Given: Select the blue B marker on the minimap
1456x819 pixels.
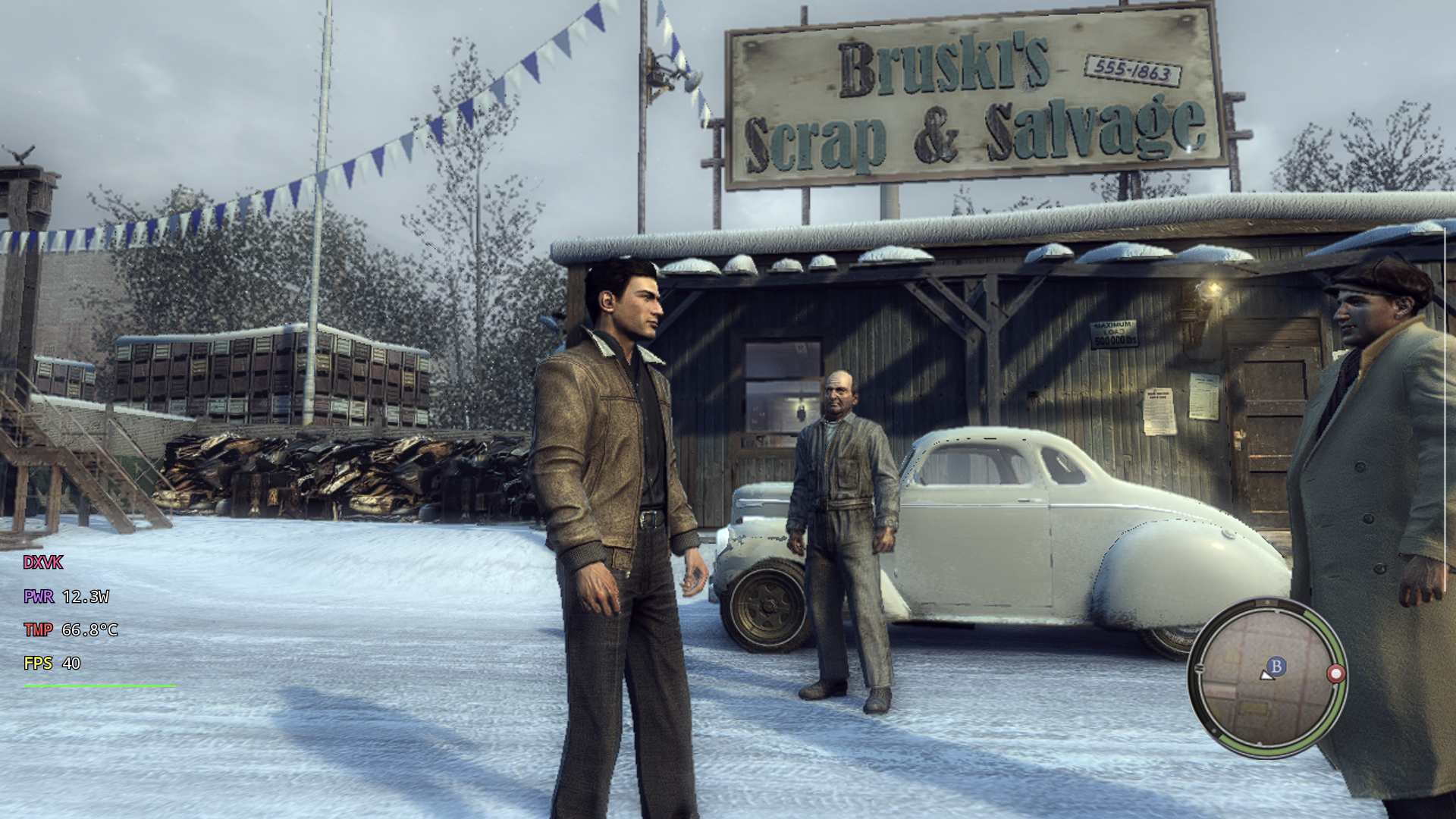Looking at the screenshot, I should 1276,666.
